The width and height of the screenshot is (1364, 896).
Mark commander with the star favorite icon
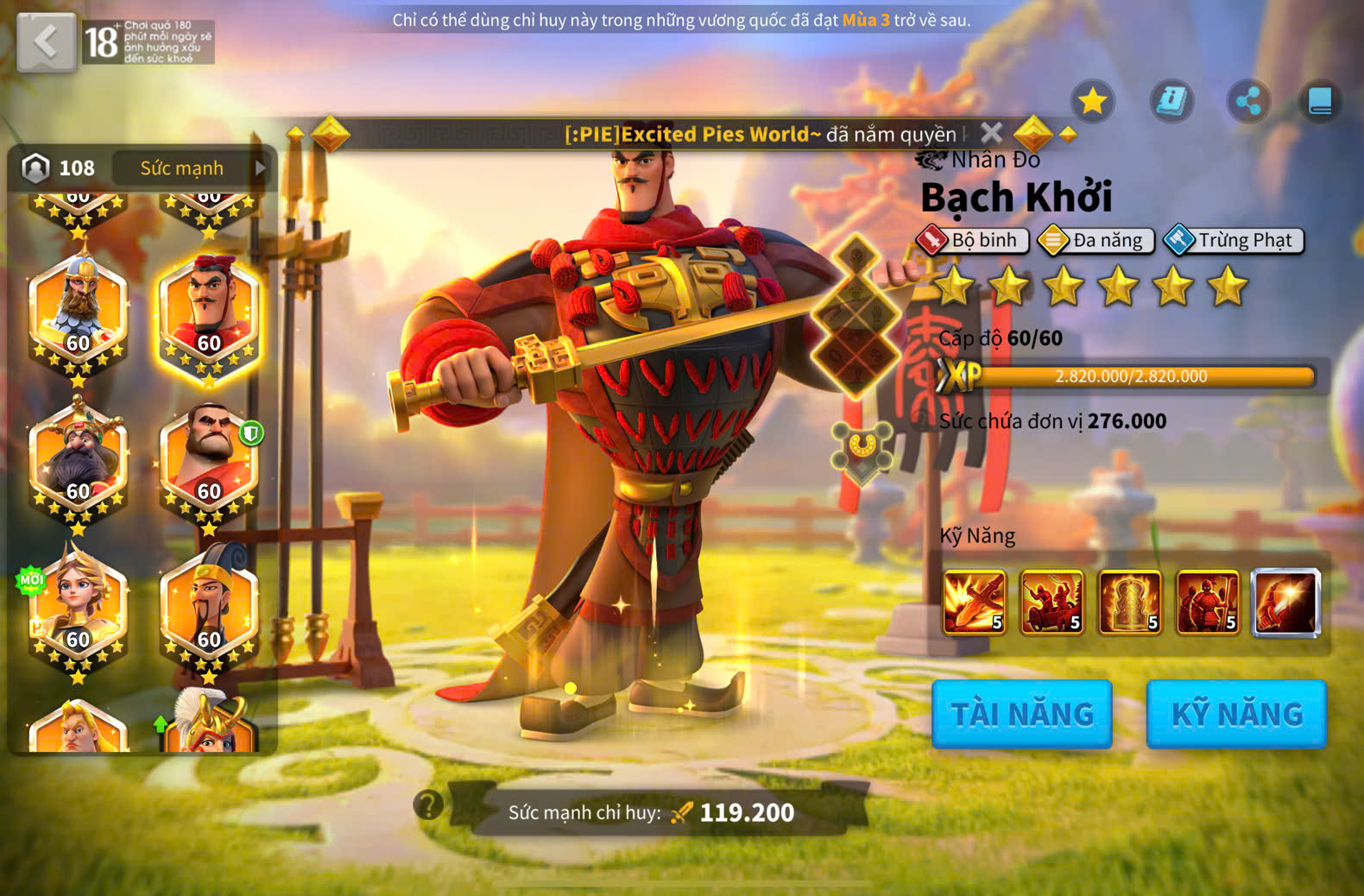click(1093, 102)
